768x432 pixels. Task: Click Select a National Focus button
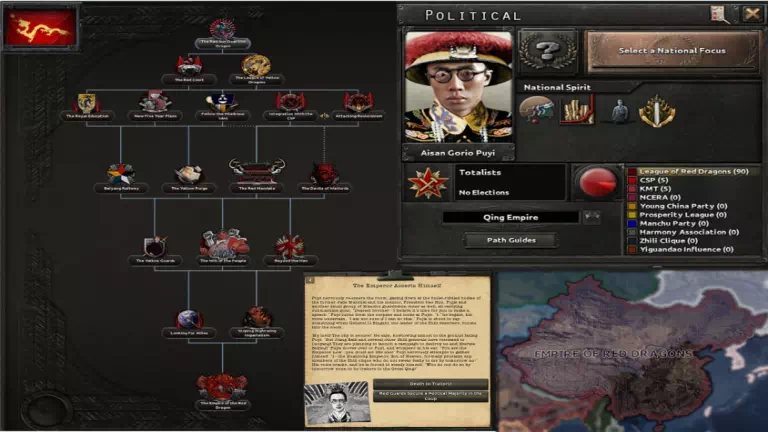coord(670,51)
